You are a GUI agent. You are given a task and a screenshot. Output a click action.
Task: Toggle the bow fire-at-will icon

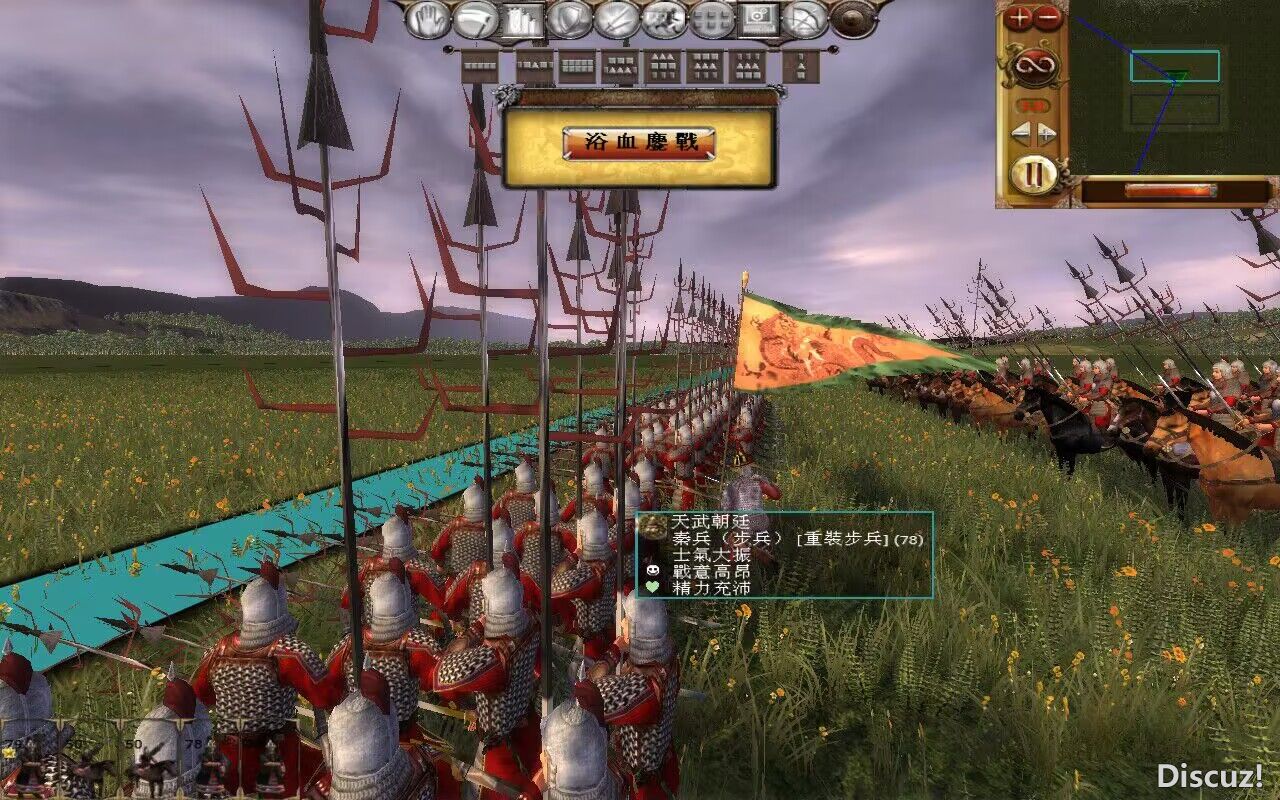805,19
